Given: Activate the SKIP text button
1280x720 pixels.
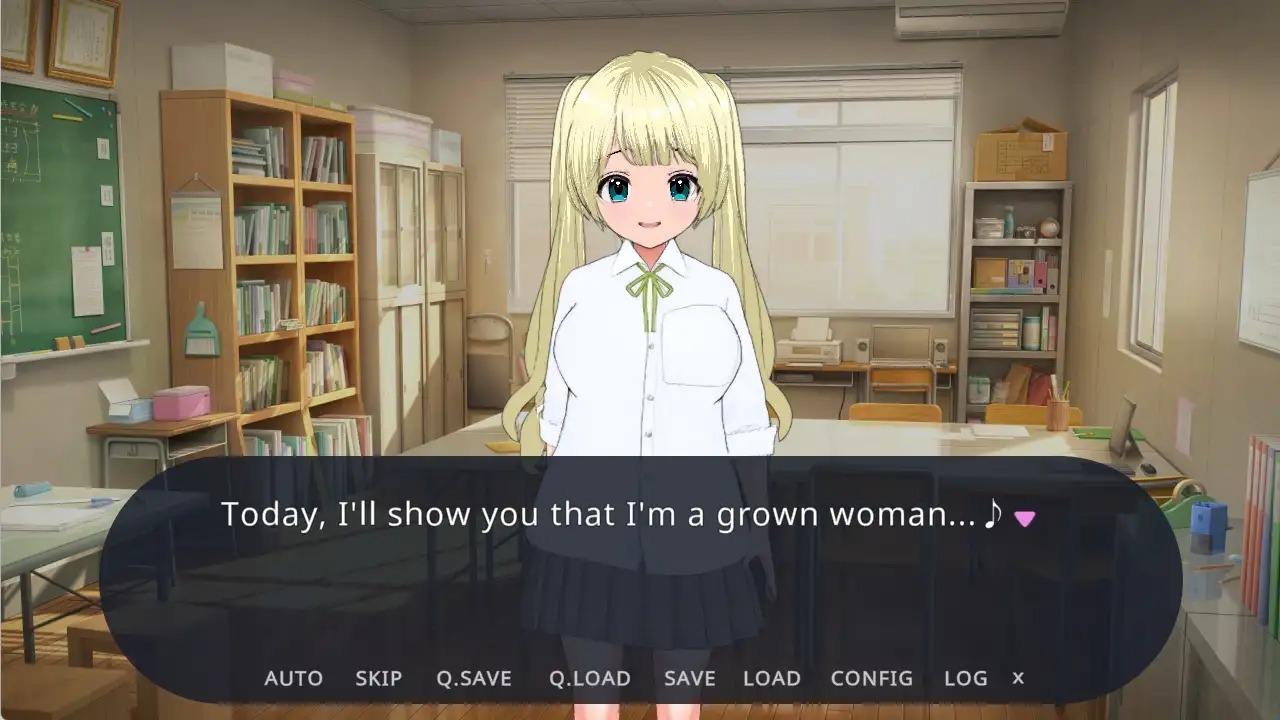Looking at the screenshot, I should coord(378,678).
